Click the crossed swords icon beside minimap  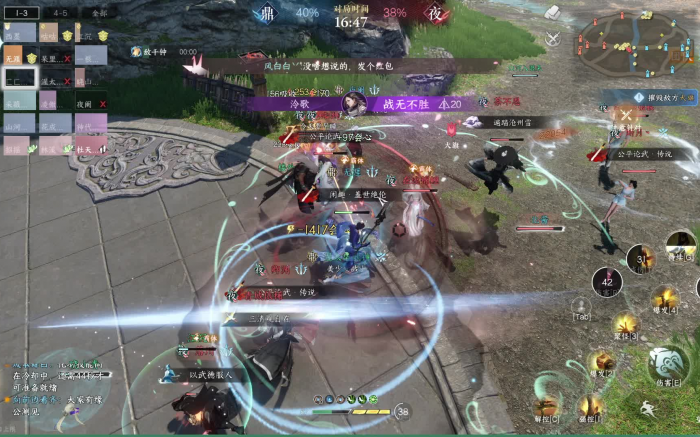[x=553, y=39]
